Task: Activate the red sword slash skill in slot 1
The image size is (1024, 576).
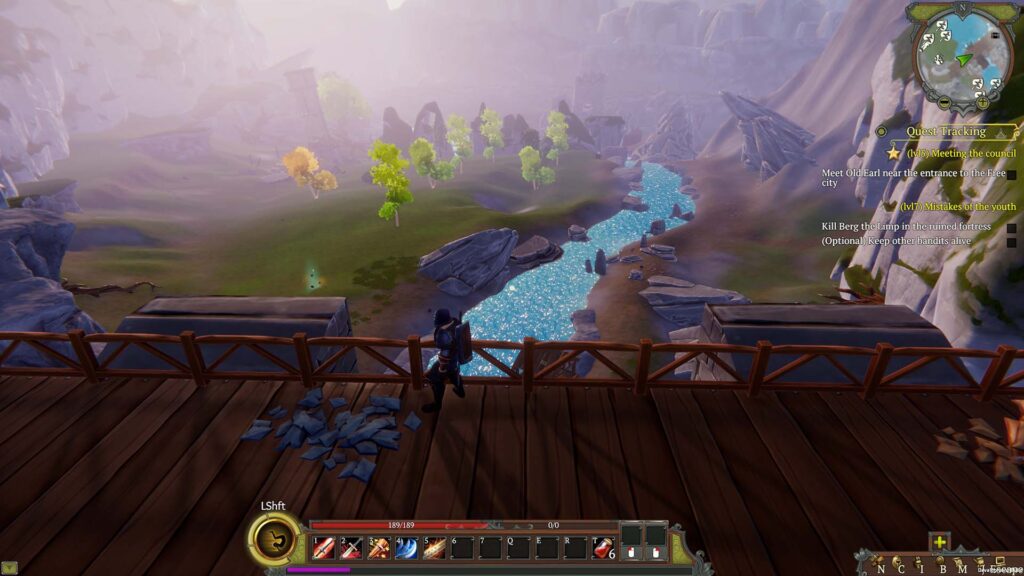Action: 323,547
